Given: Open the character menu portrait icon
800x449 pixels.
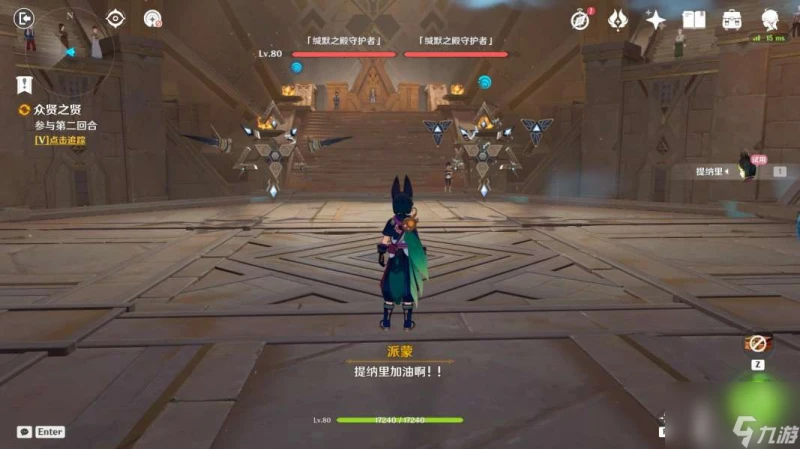Looking at the screenshot, I should [771, 19].
